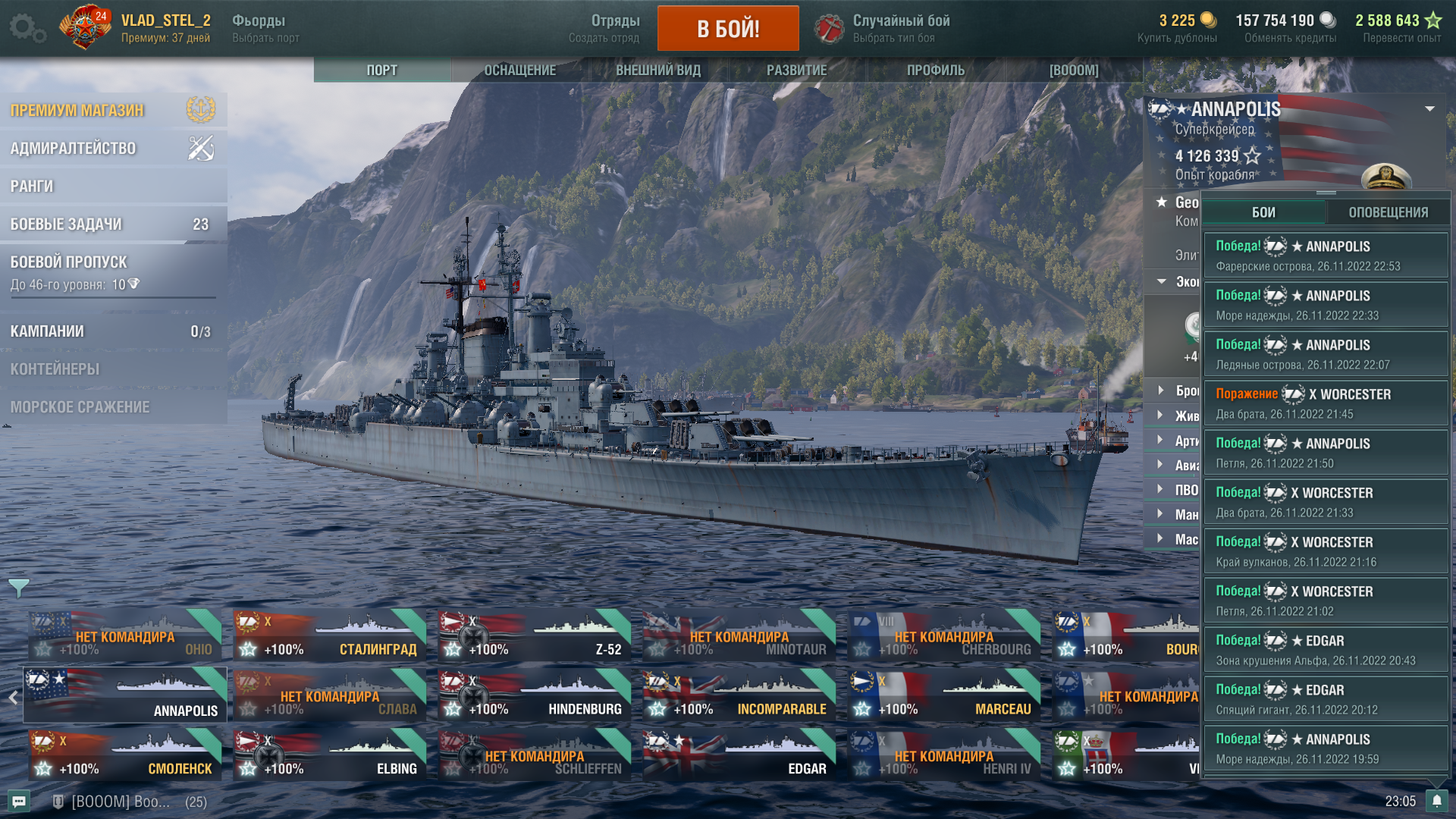Open the settings gear icon

[25, 28]
